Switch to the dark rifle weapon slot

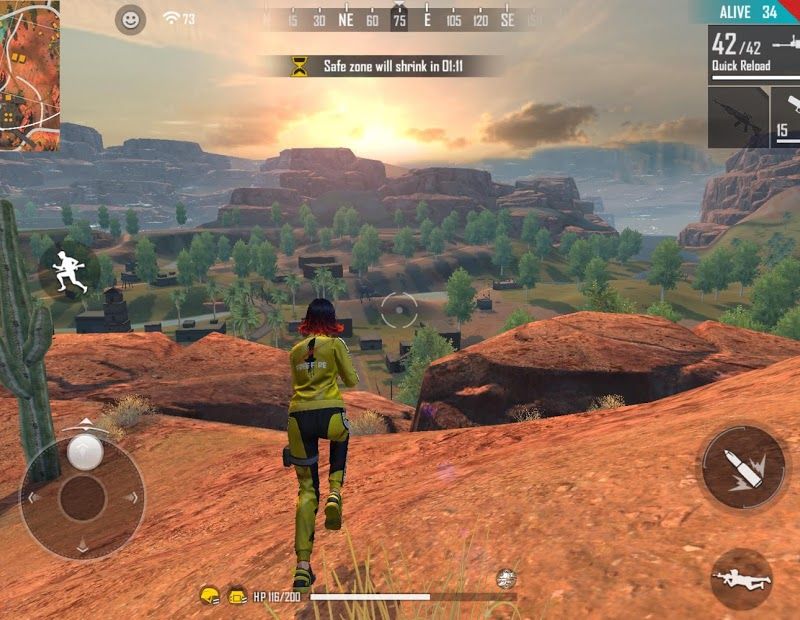pyautogui.click(x=738, y=117)
